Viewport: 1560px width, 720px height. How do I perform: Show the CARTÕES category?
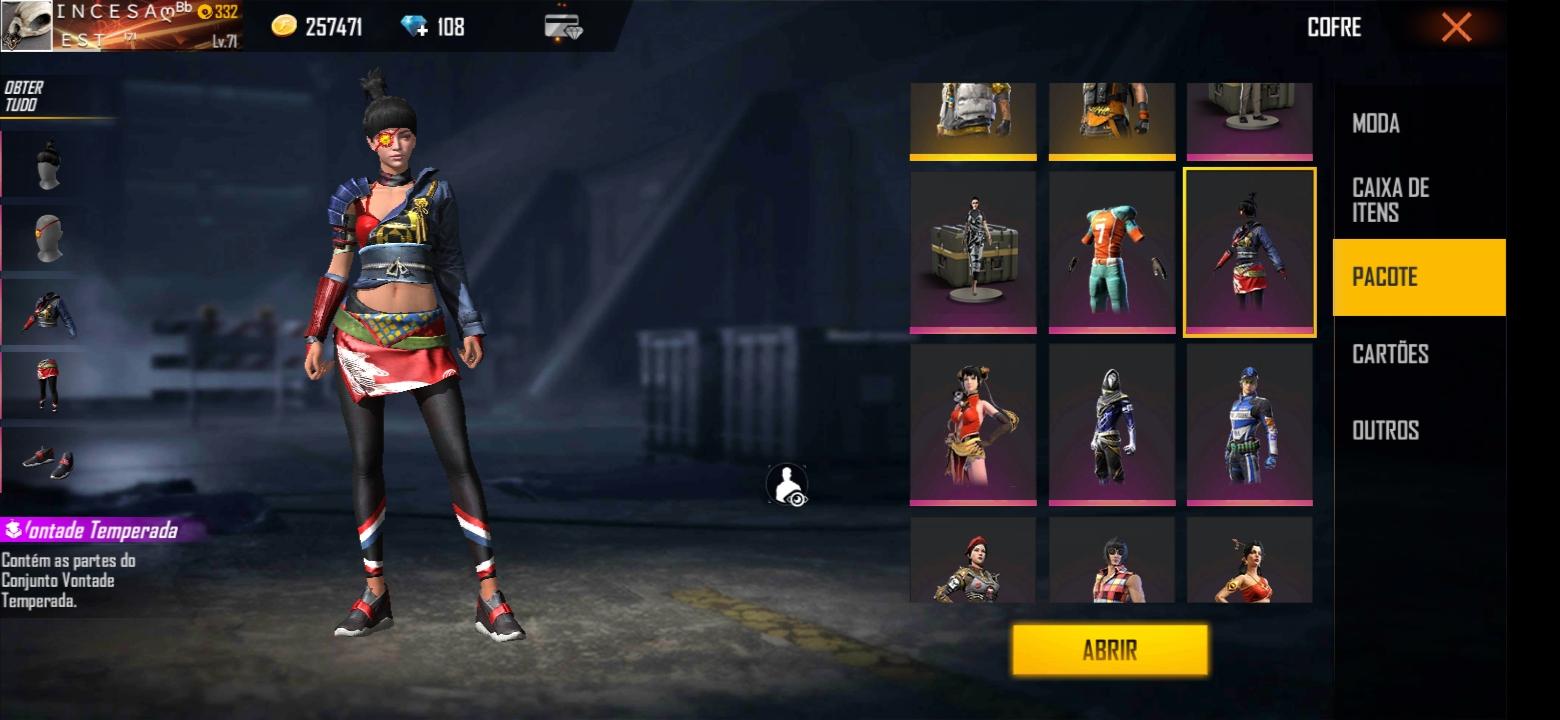coord(1390,354)
